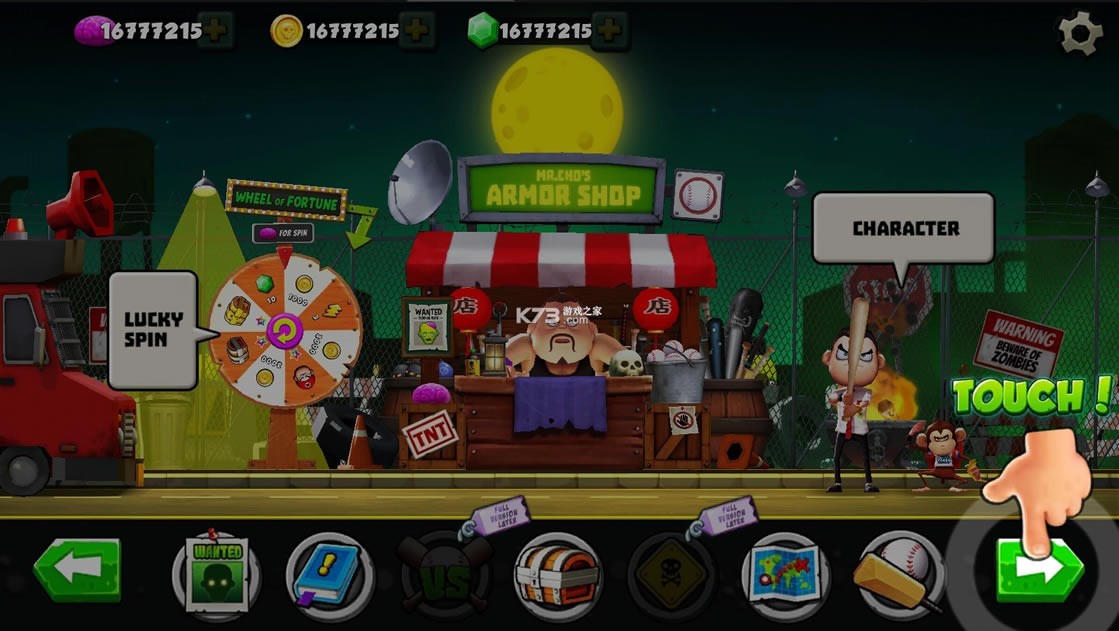The image size is (1119, 631).
Task: Open the settings gear
Action: tap(1080, 34)
